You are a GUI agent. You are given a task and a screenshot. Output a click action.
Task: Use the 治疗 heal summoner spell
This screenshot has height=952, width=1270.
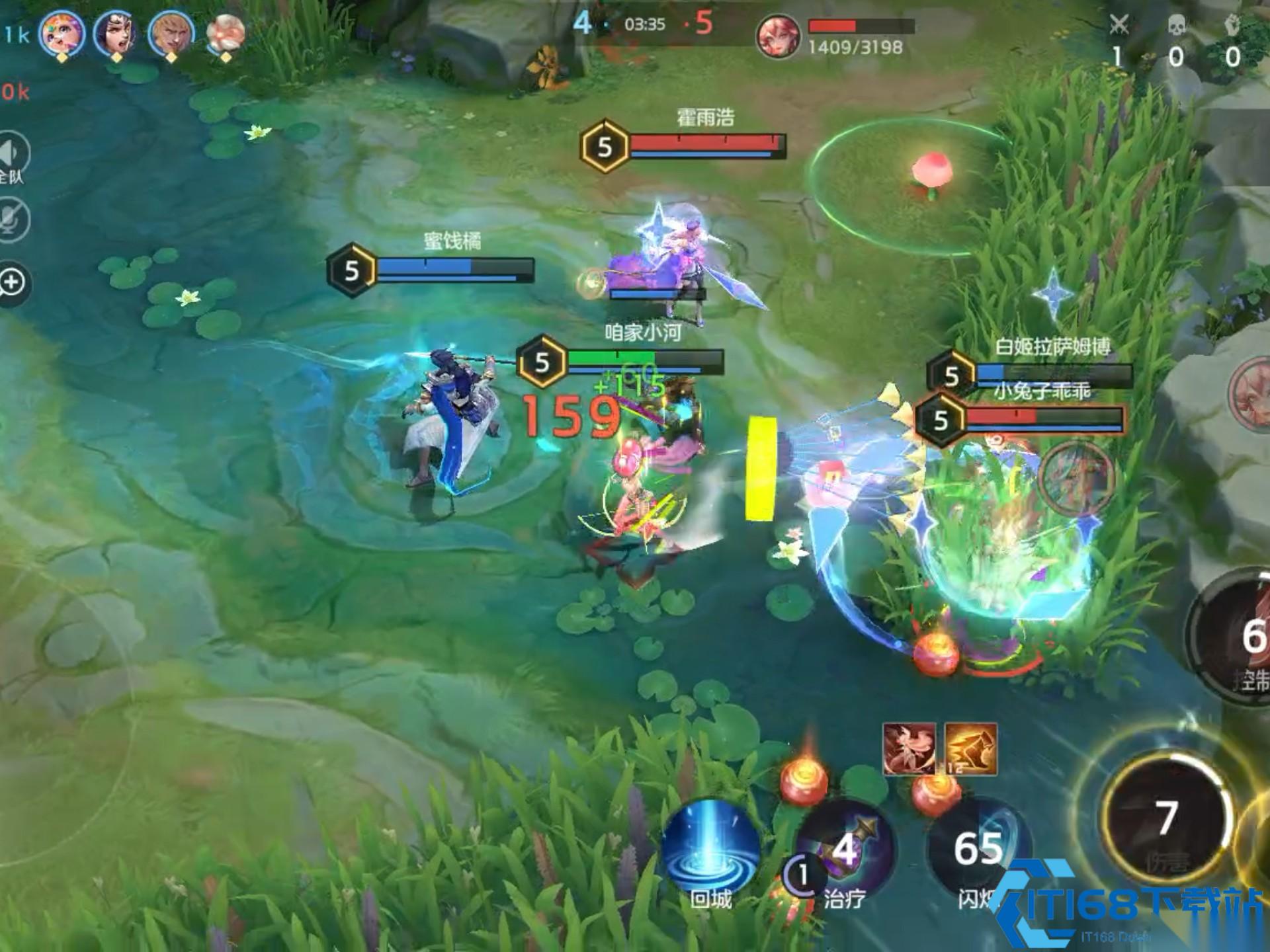pyautogui.click(x=845, y=850)
